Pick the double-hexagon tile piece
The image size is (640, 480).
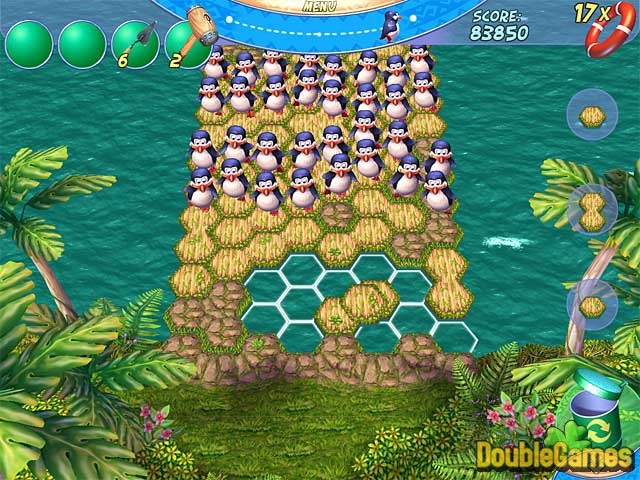tap(592, 209)
